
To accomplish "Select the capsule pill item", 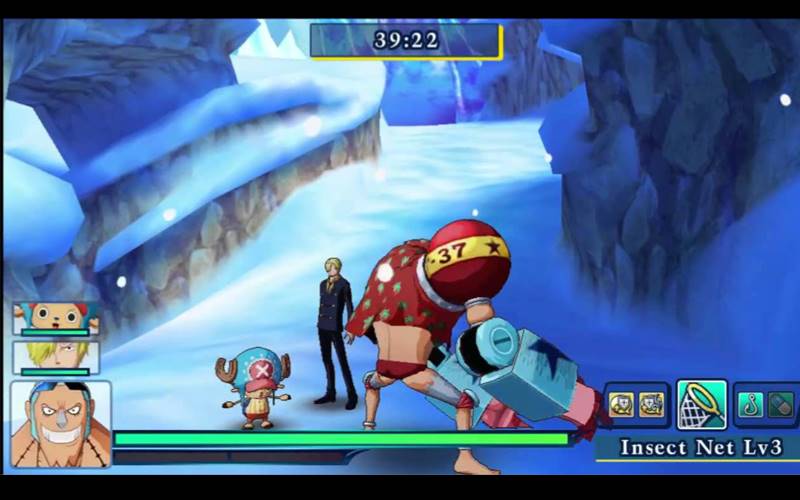I will pos(780,405).
